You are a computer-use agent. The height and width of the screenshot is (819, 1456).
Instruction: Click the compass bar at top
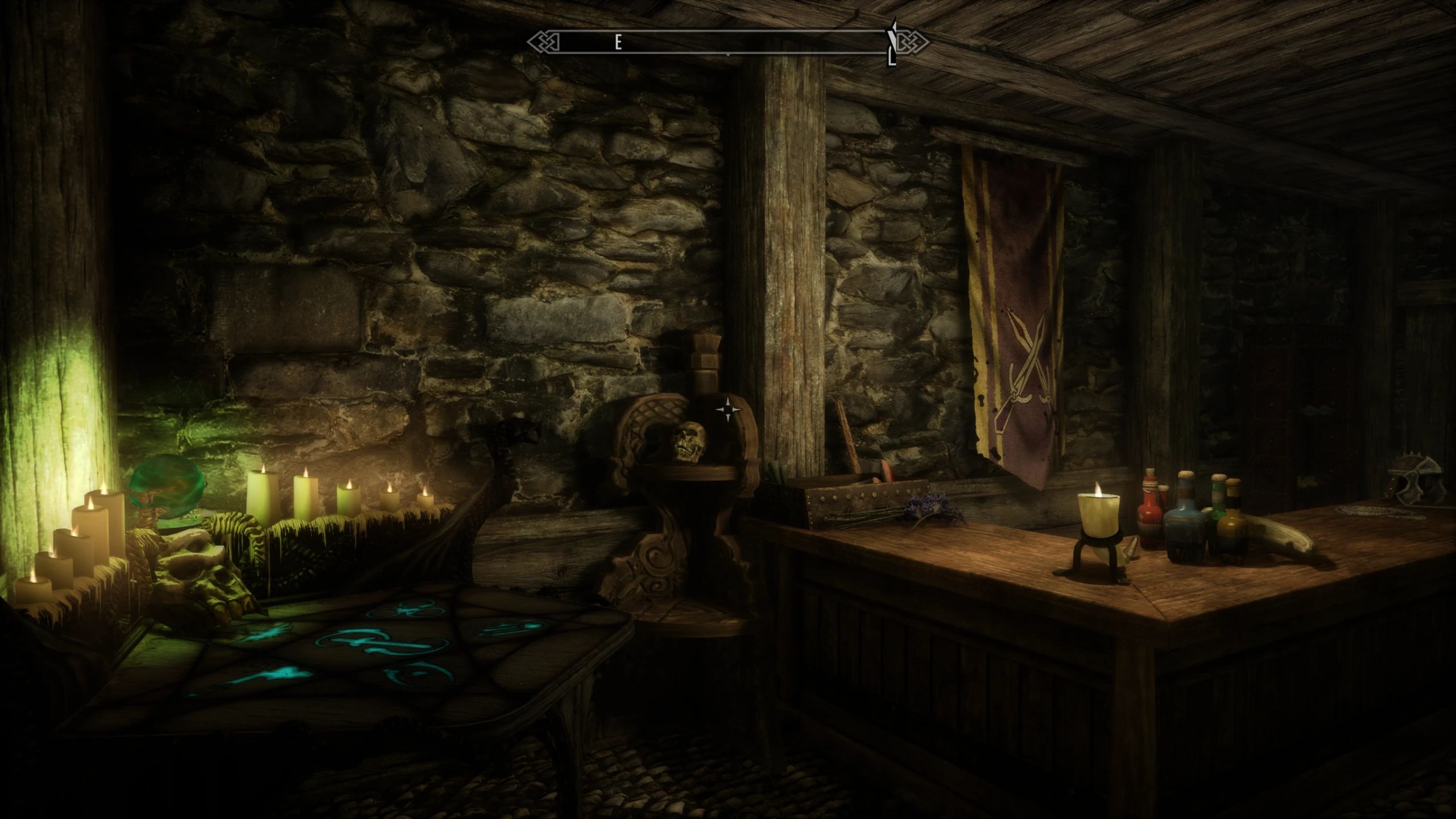coord(727,42)
